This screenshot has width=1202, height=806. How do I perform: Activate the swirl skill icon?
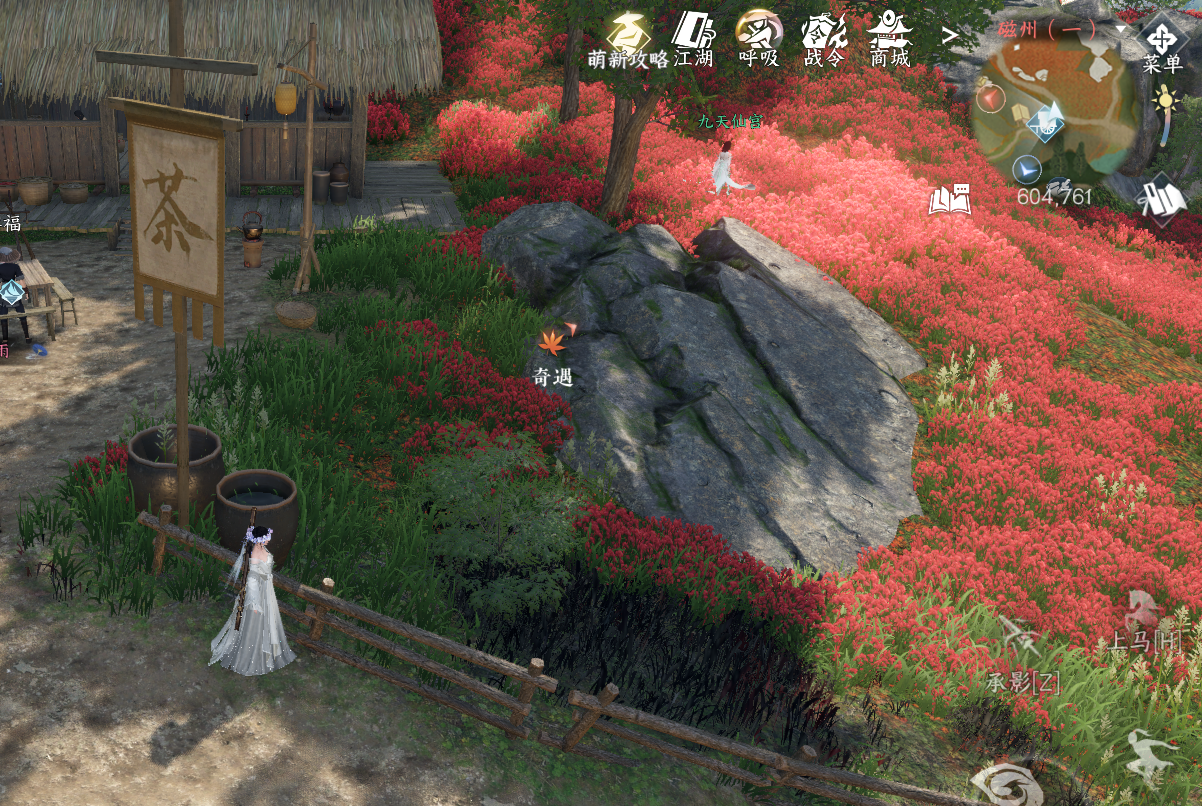pos(1005,783)
